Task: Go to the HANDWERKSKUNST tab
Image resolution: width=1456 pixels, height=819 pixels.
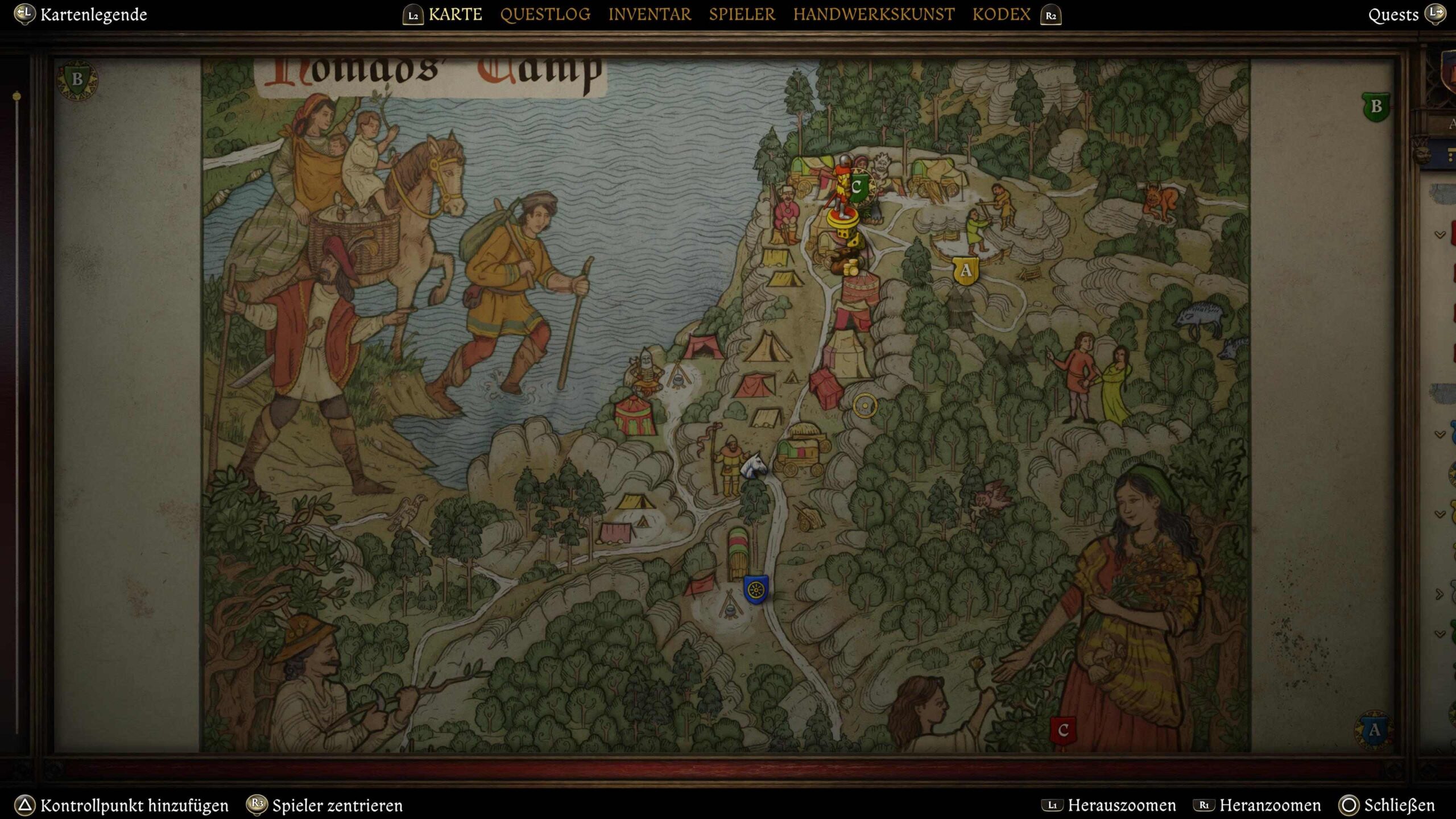Action: [874, 14]
